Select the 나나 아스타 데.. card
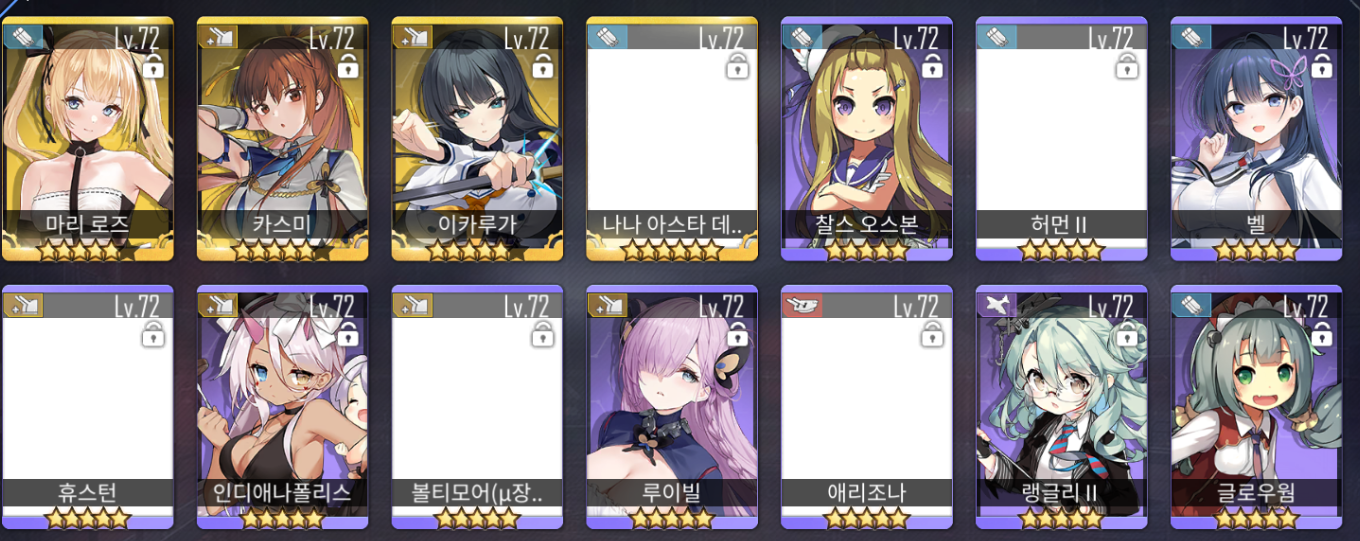The height and width of the screenshot is (541, 1360). [671, 138]
